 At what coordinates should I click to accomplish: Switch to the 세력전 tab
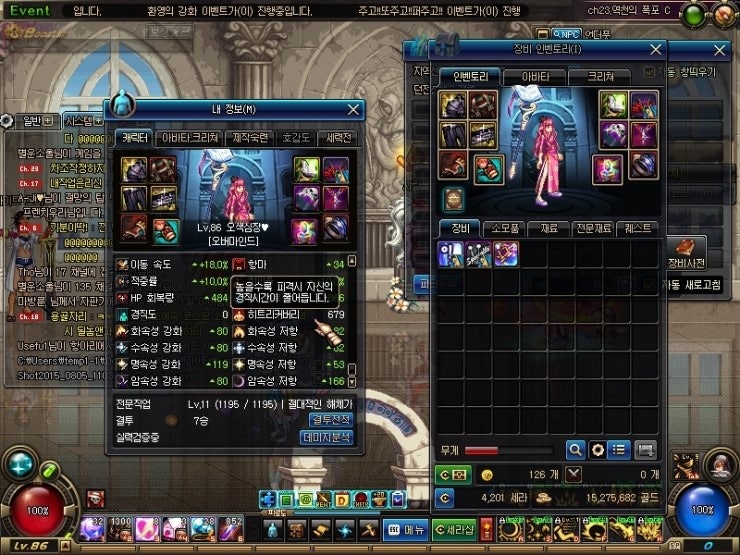pos(339,138)
